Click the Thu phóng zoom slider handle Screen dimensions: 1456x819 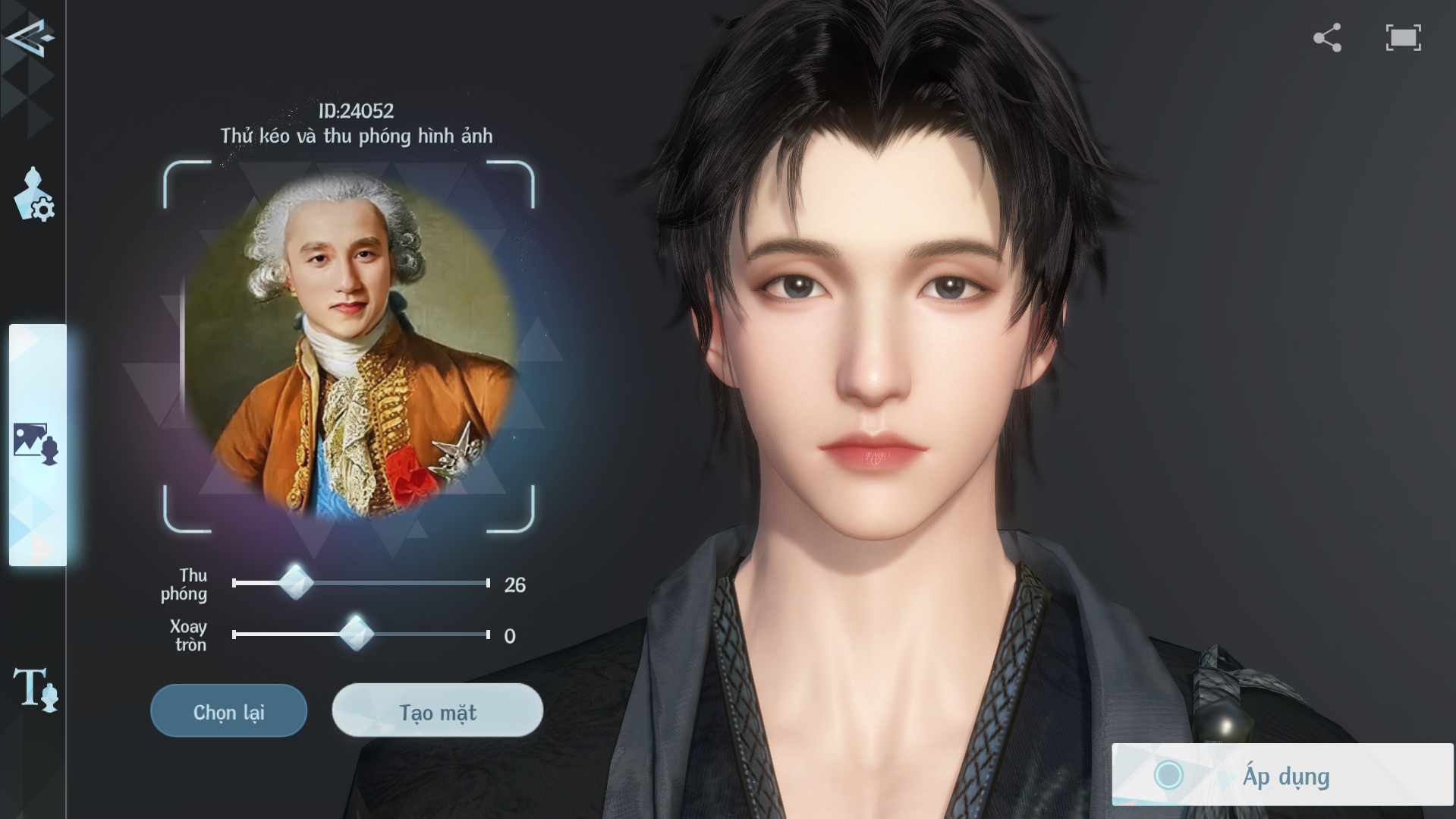pyautogui.click(x=296, y=583)
